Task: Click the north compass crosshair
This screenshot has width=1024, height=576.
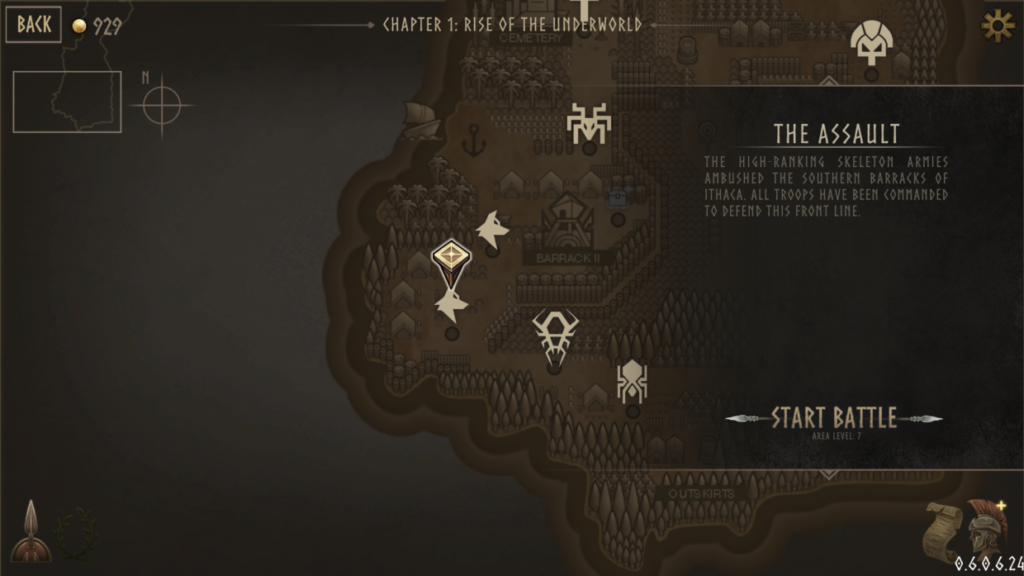Action: 162,105
